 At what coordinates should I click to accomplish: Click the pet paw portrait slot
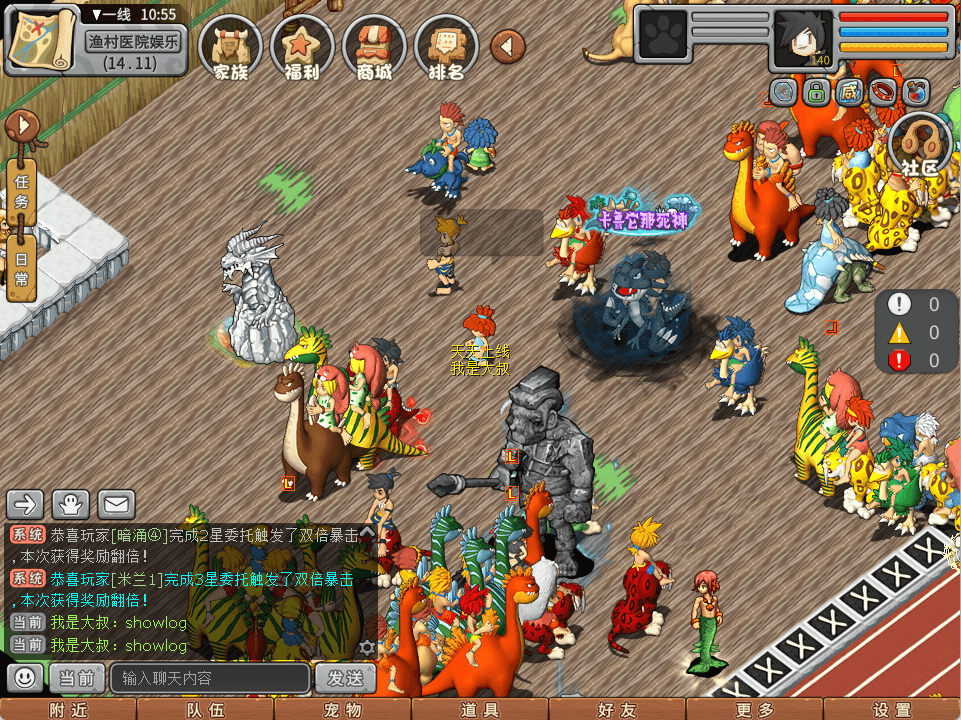661,37
